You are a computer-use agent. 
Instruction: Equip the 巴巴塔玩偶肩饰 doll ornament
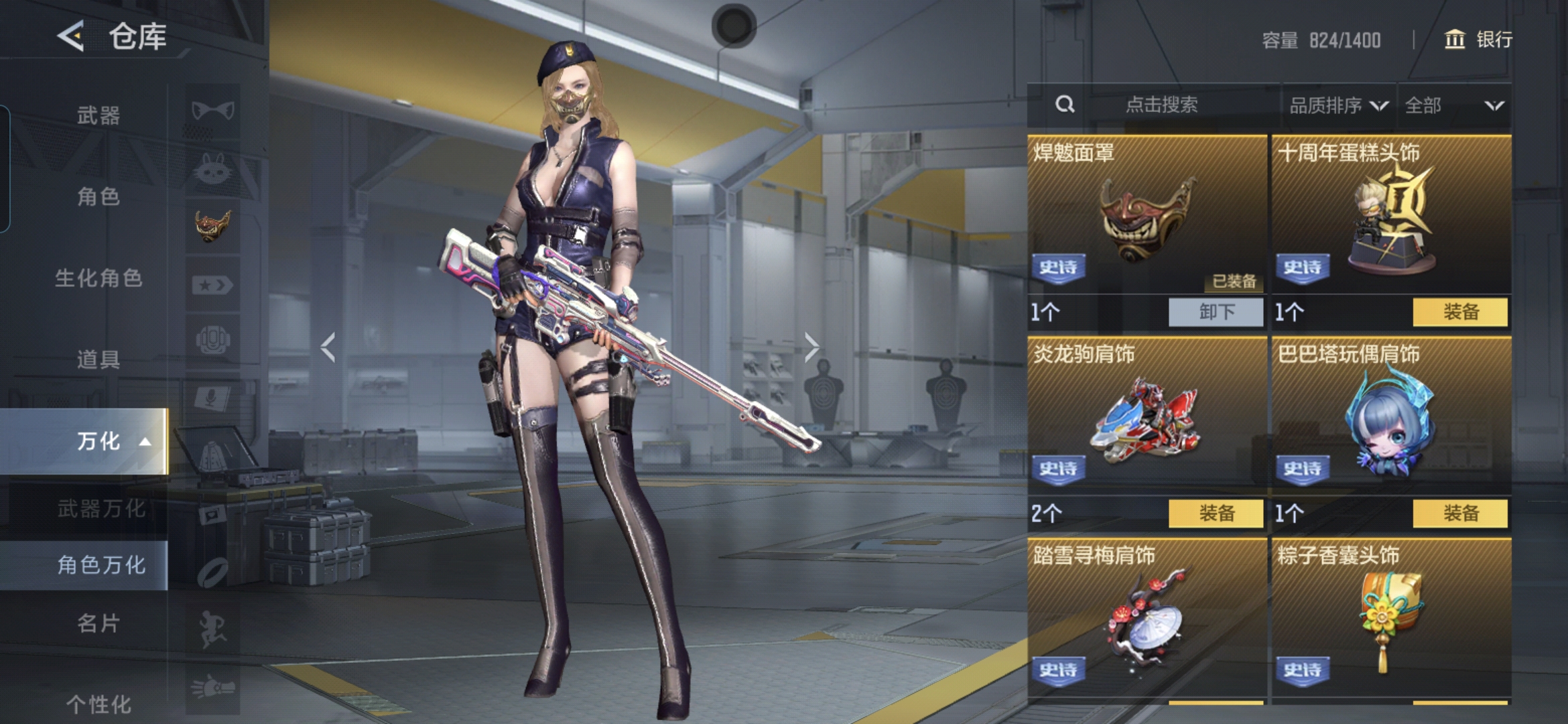[x=1460, y=514]
